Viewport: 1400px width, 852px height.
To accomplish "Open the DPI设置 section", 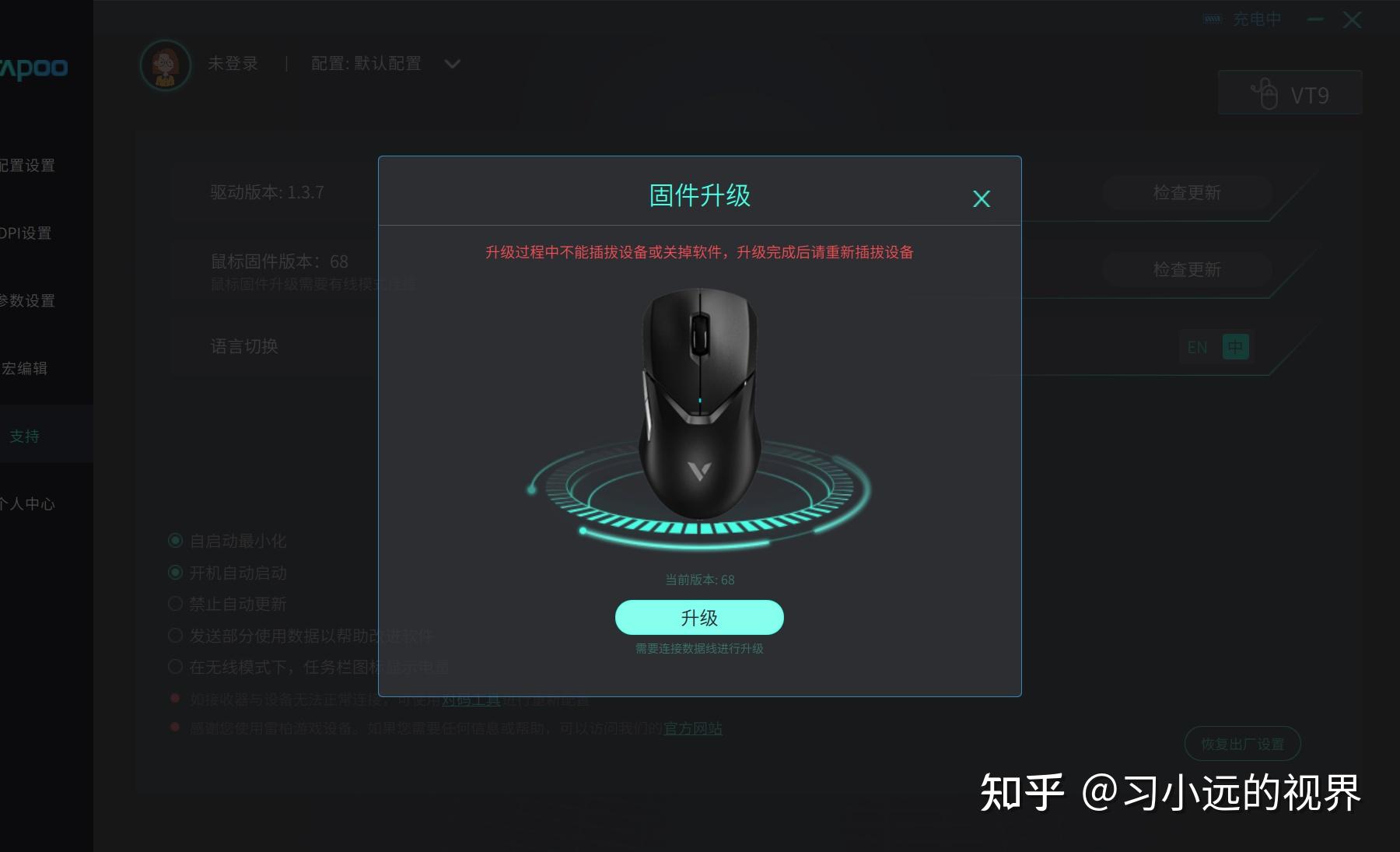I will [29, 233].
